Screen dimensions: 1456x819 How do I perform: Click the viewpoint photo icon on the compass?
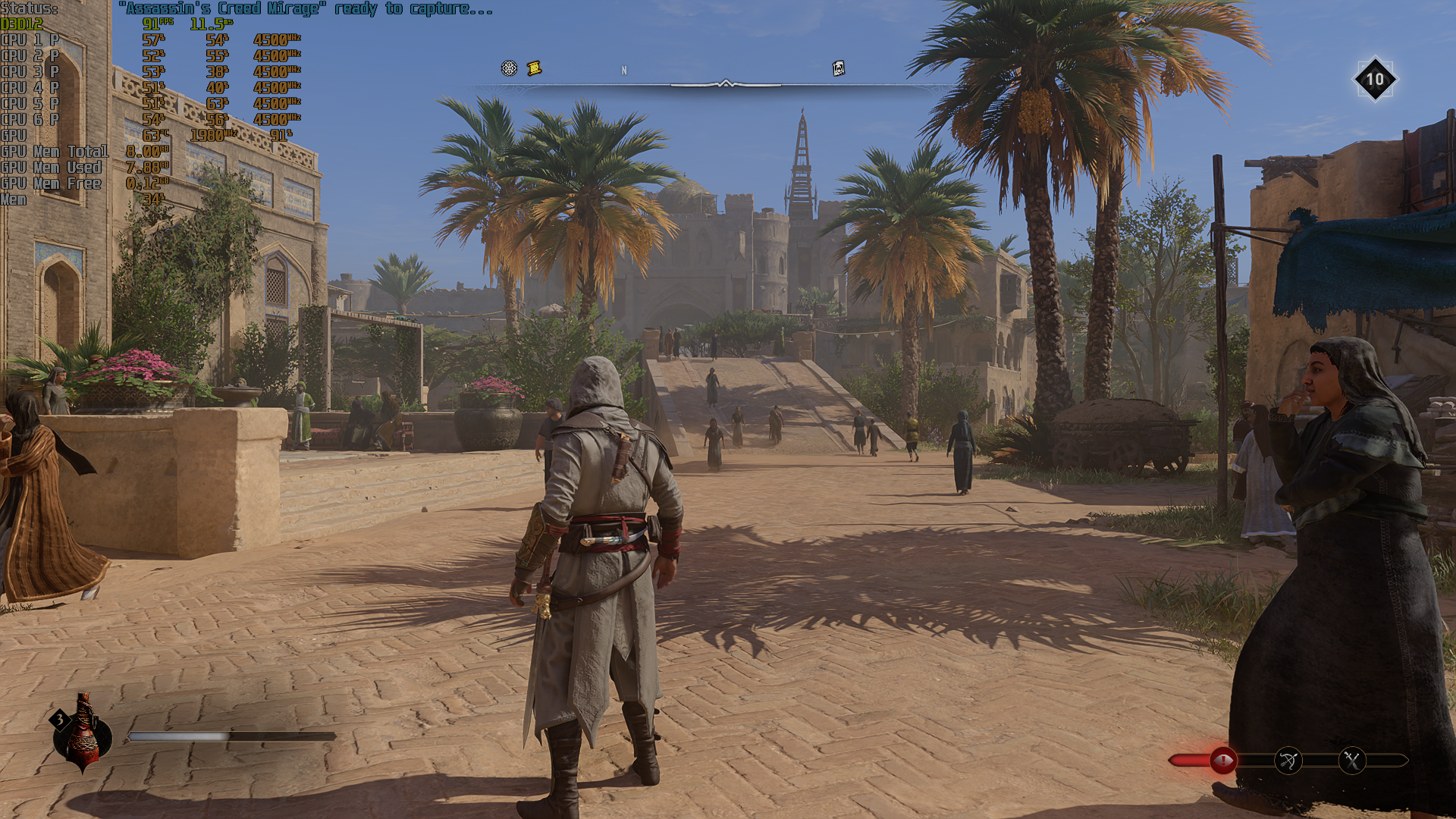pos(837,67)
